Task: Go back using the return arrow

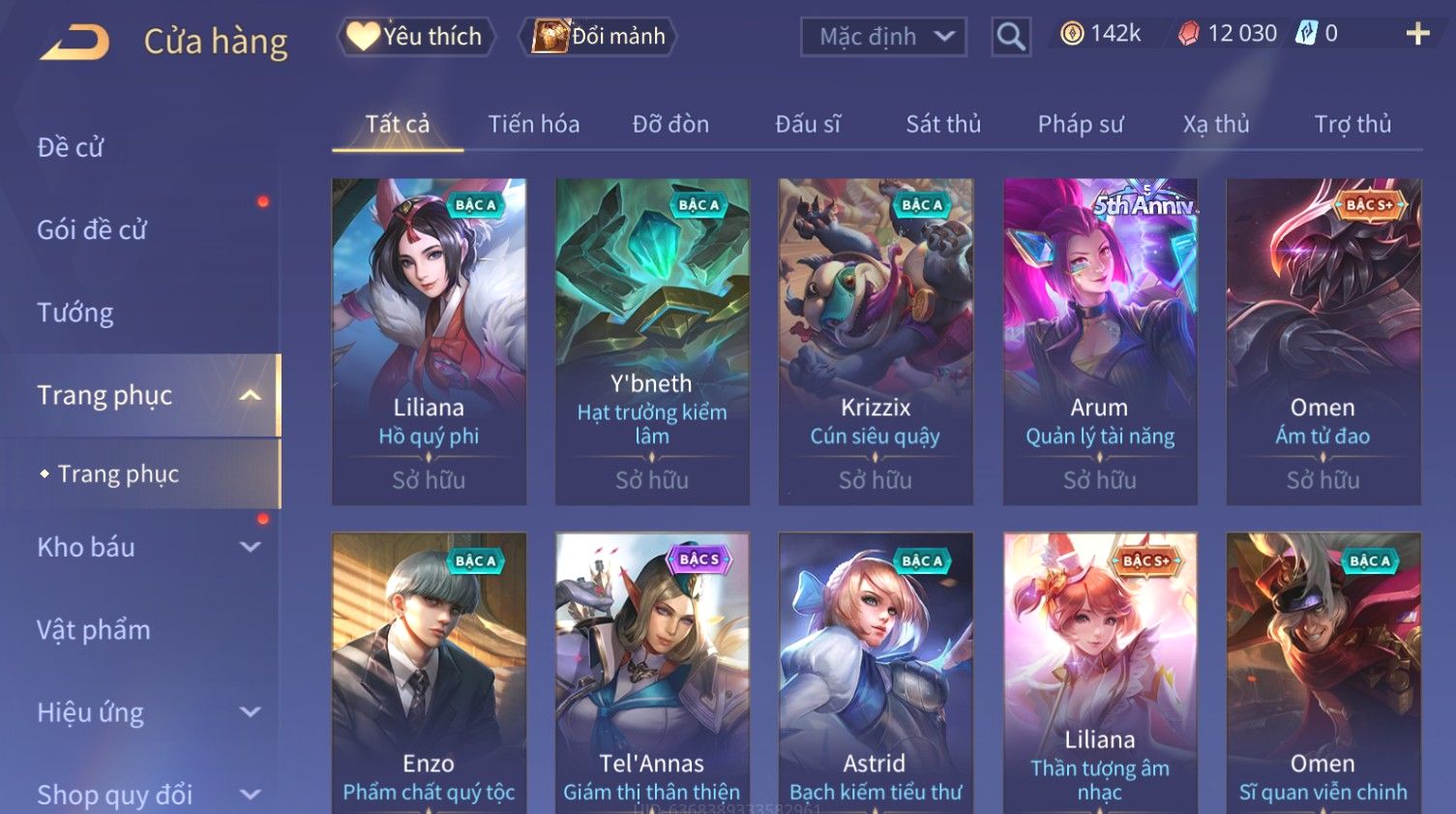Action: (74, 42)
